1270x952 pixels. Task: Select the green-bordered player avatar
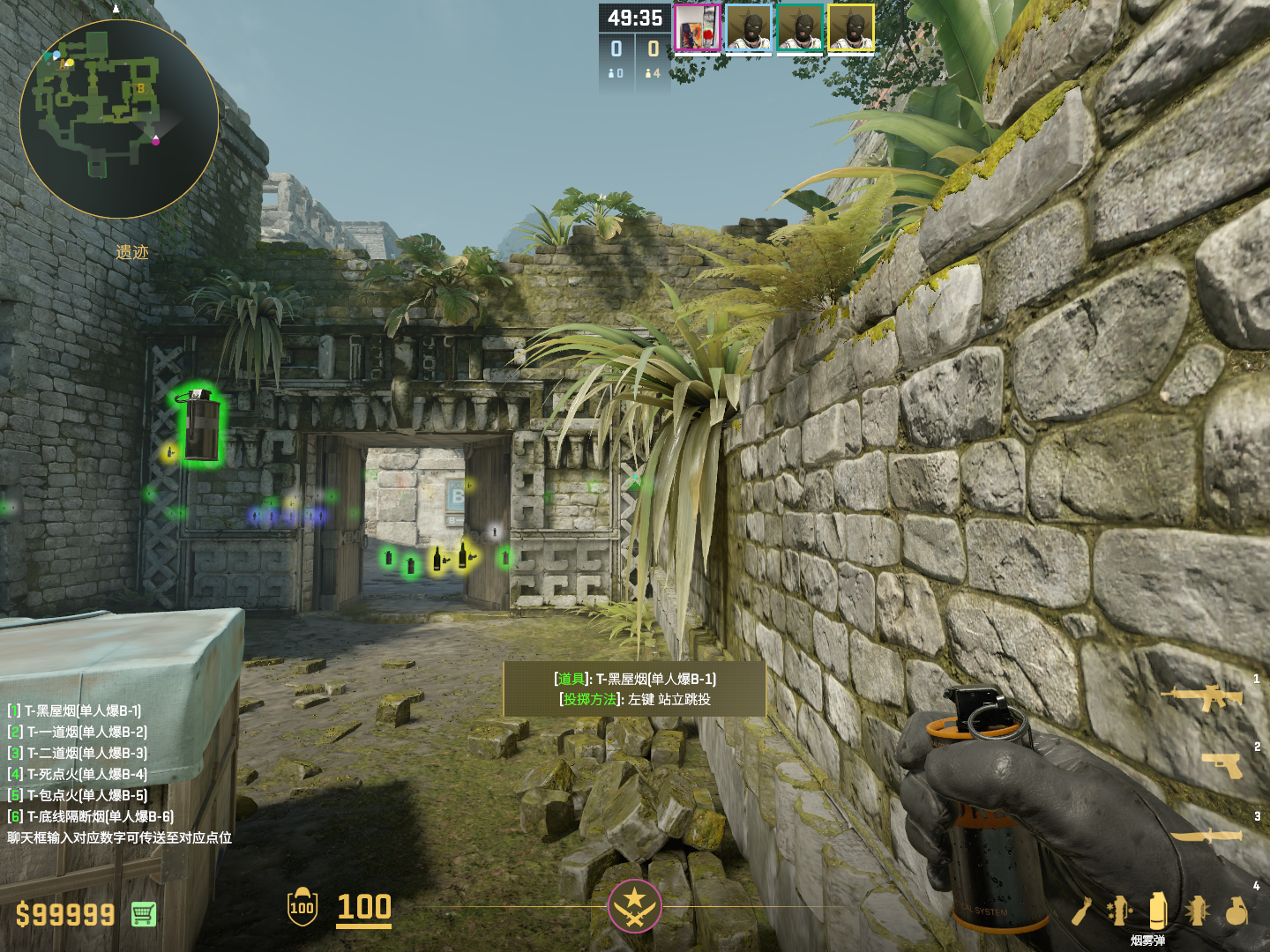click(x=800, y=28)
